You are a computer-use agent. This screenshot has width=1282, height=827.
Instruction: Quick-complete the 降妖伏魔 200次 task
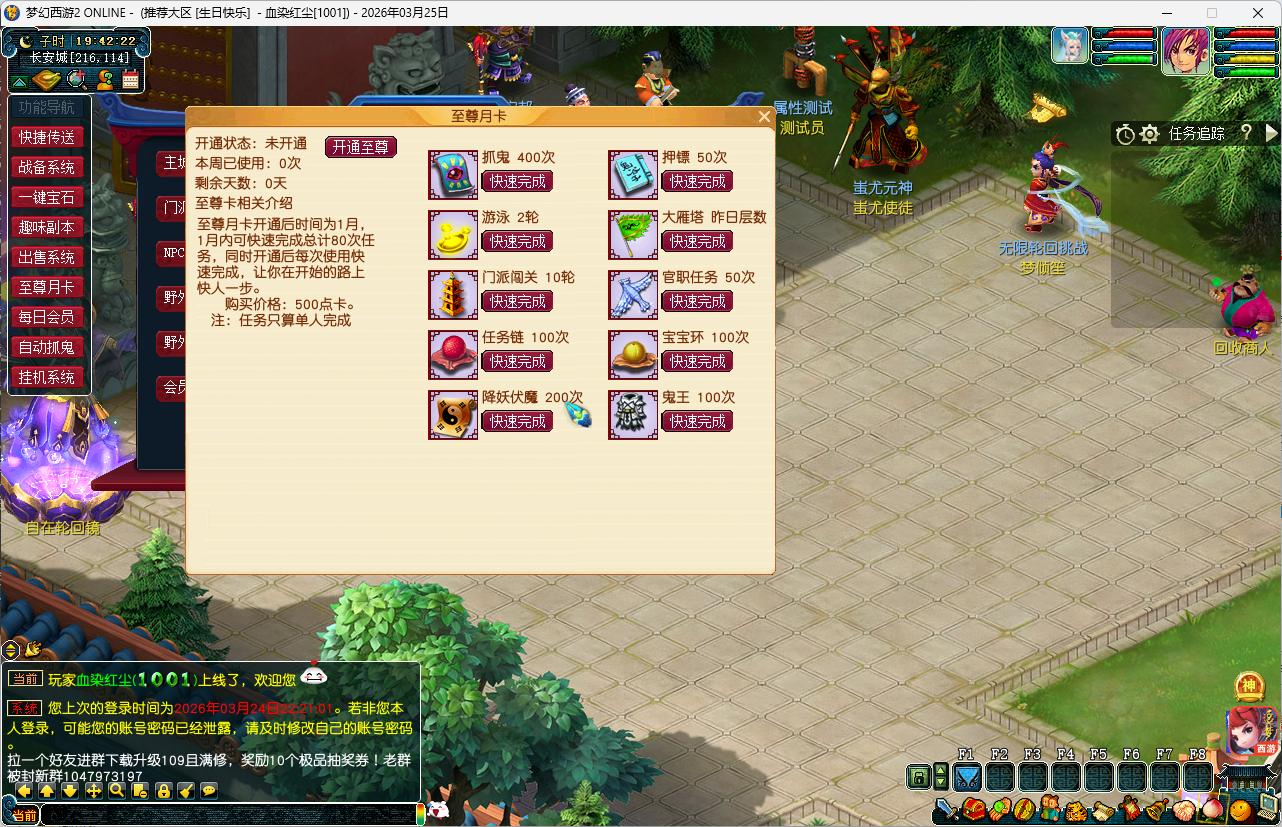point(517,422)
